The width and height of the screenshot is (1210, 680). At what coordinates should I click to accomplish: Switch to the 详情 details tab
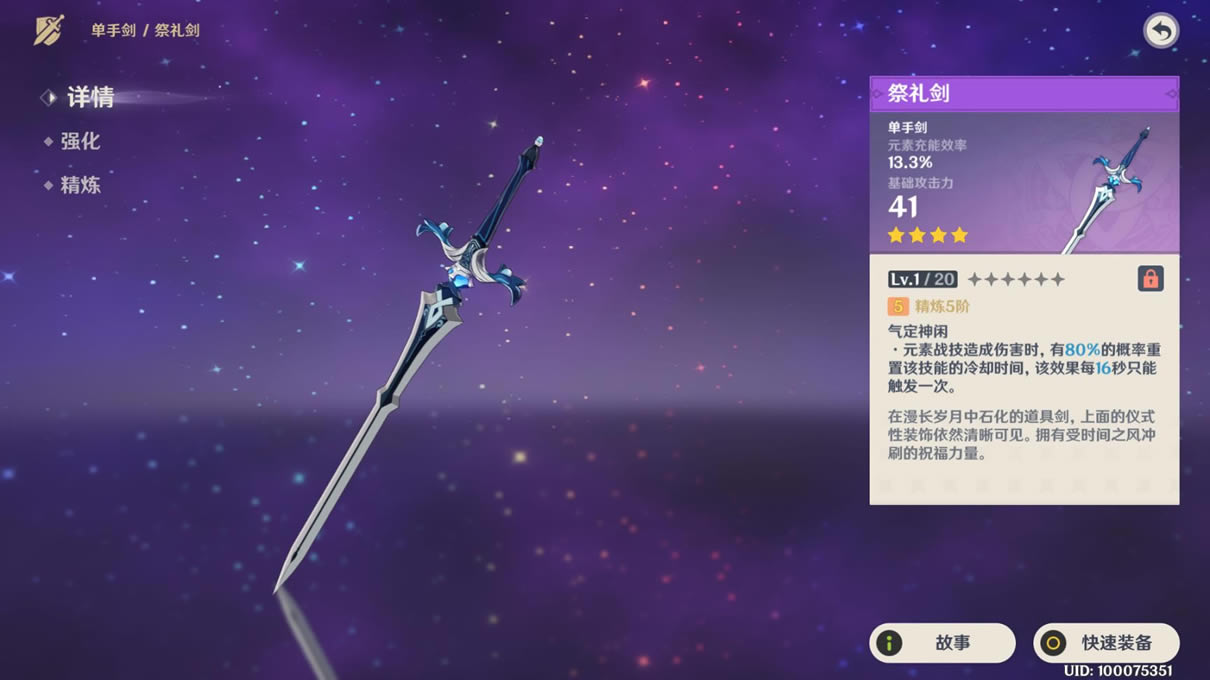(89, 97)
